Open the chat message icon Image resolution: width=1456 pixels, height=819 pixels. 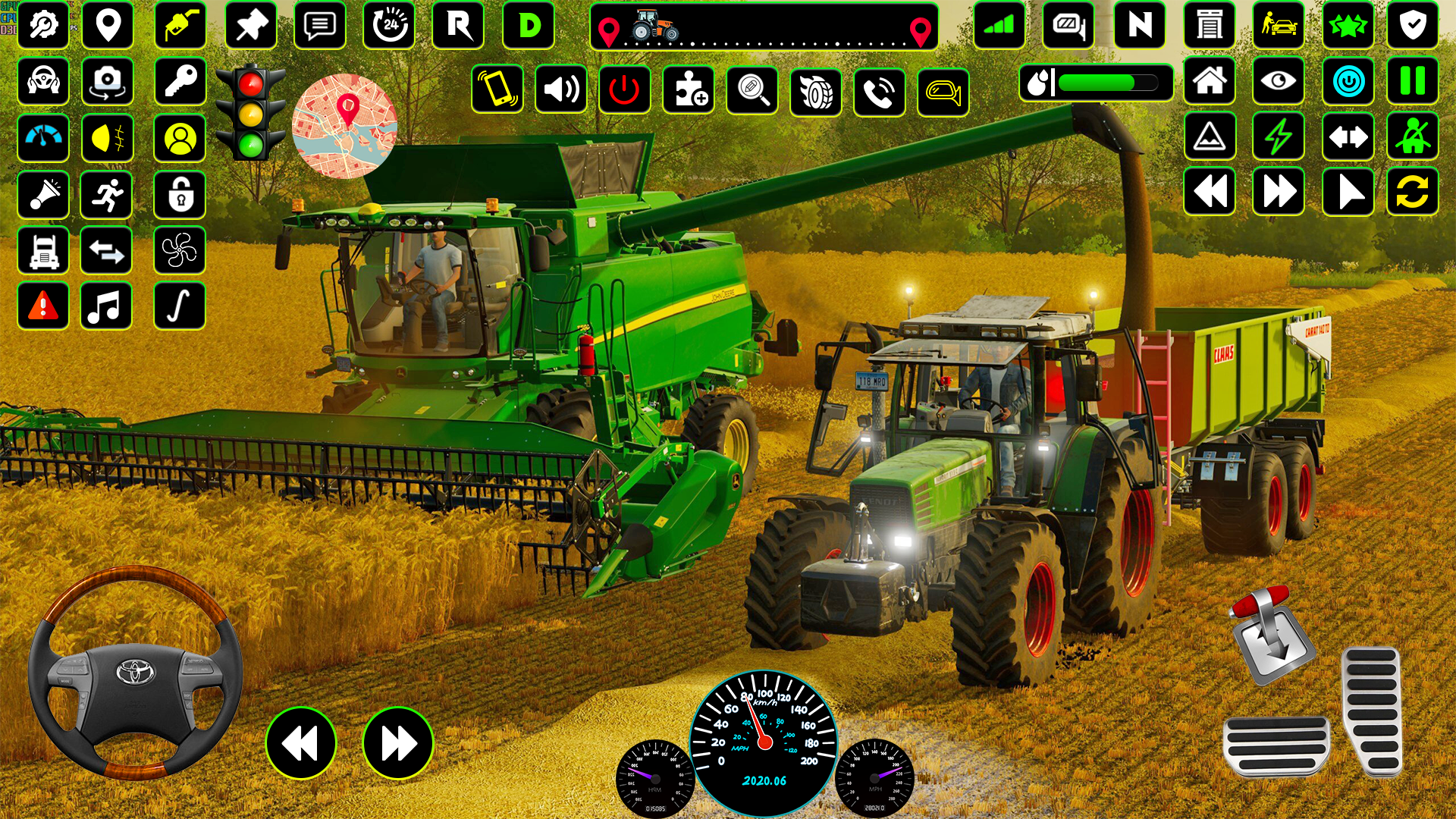320,27
